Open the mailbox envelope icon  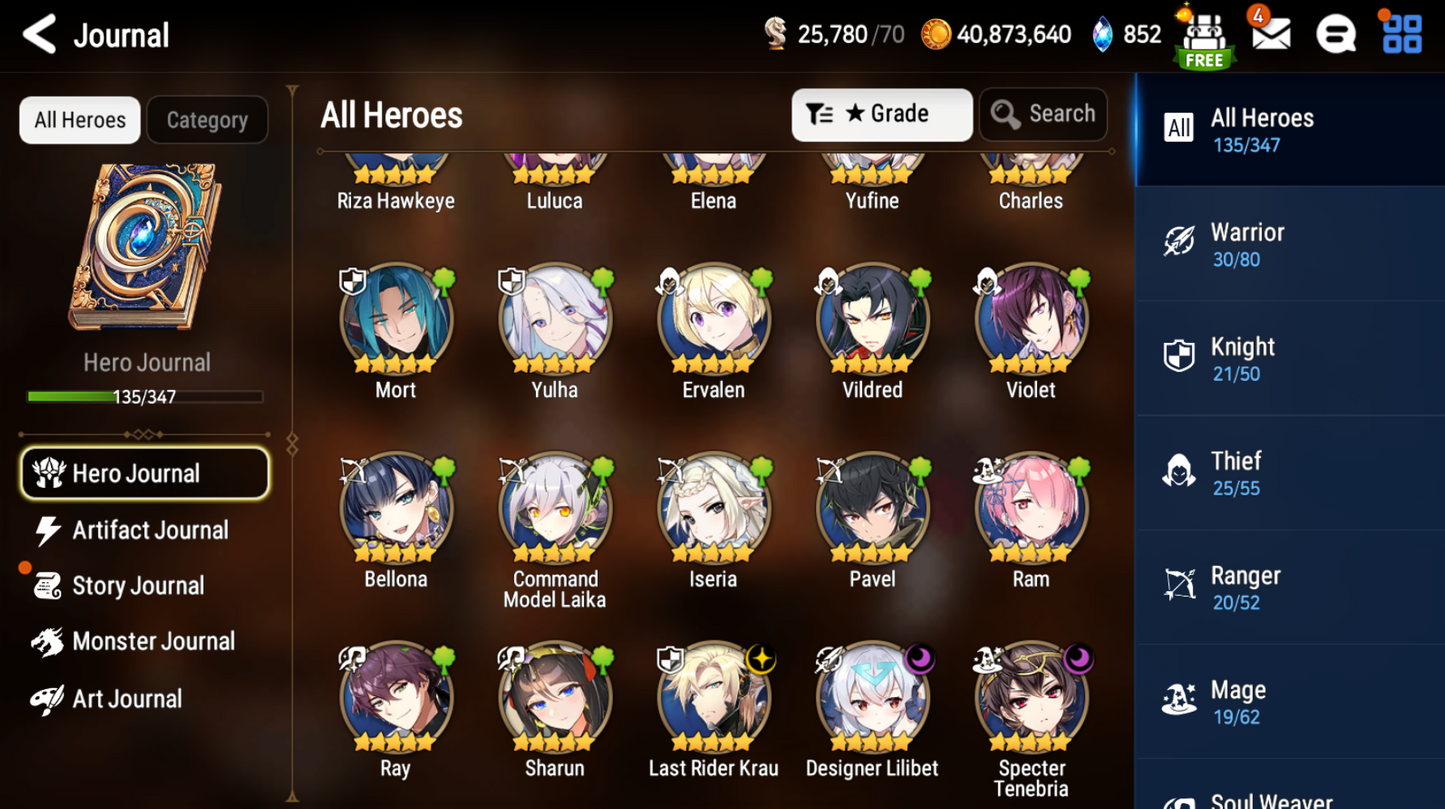tap(1270, 35)
